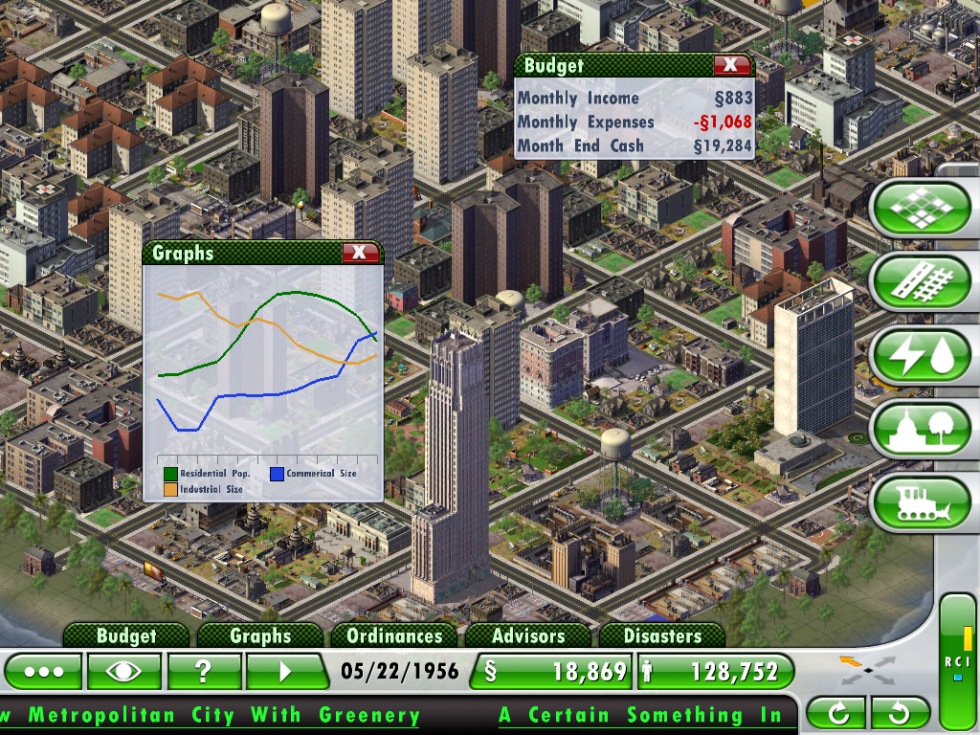Show the Advisors tab

(x=527, y=636)
